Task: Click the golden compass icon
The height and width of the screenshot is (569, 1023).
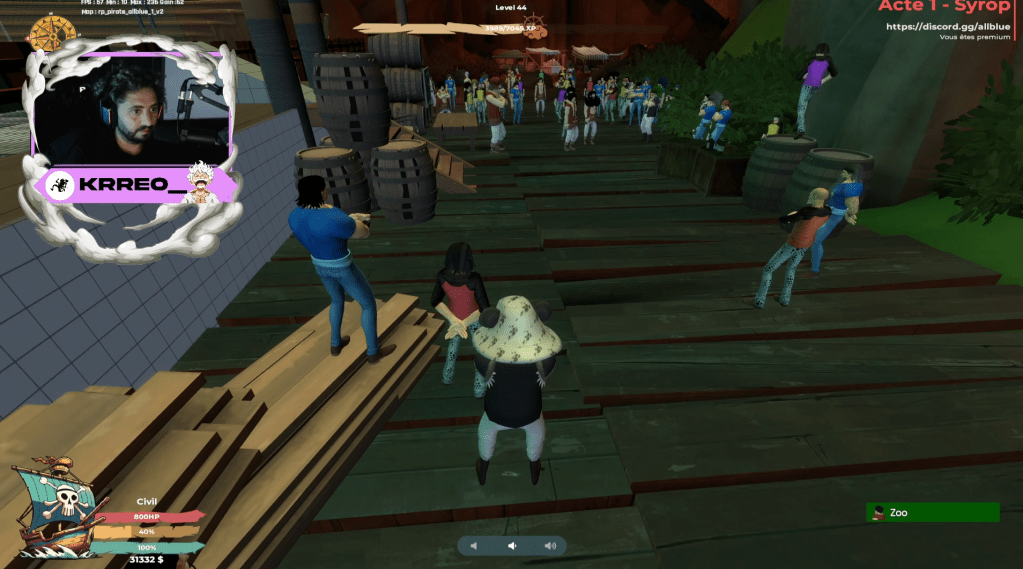Action: tap(45, 35)
